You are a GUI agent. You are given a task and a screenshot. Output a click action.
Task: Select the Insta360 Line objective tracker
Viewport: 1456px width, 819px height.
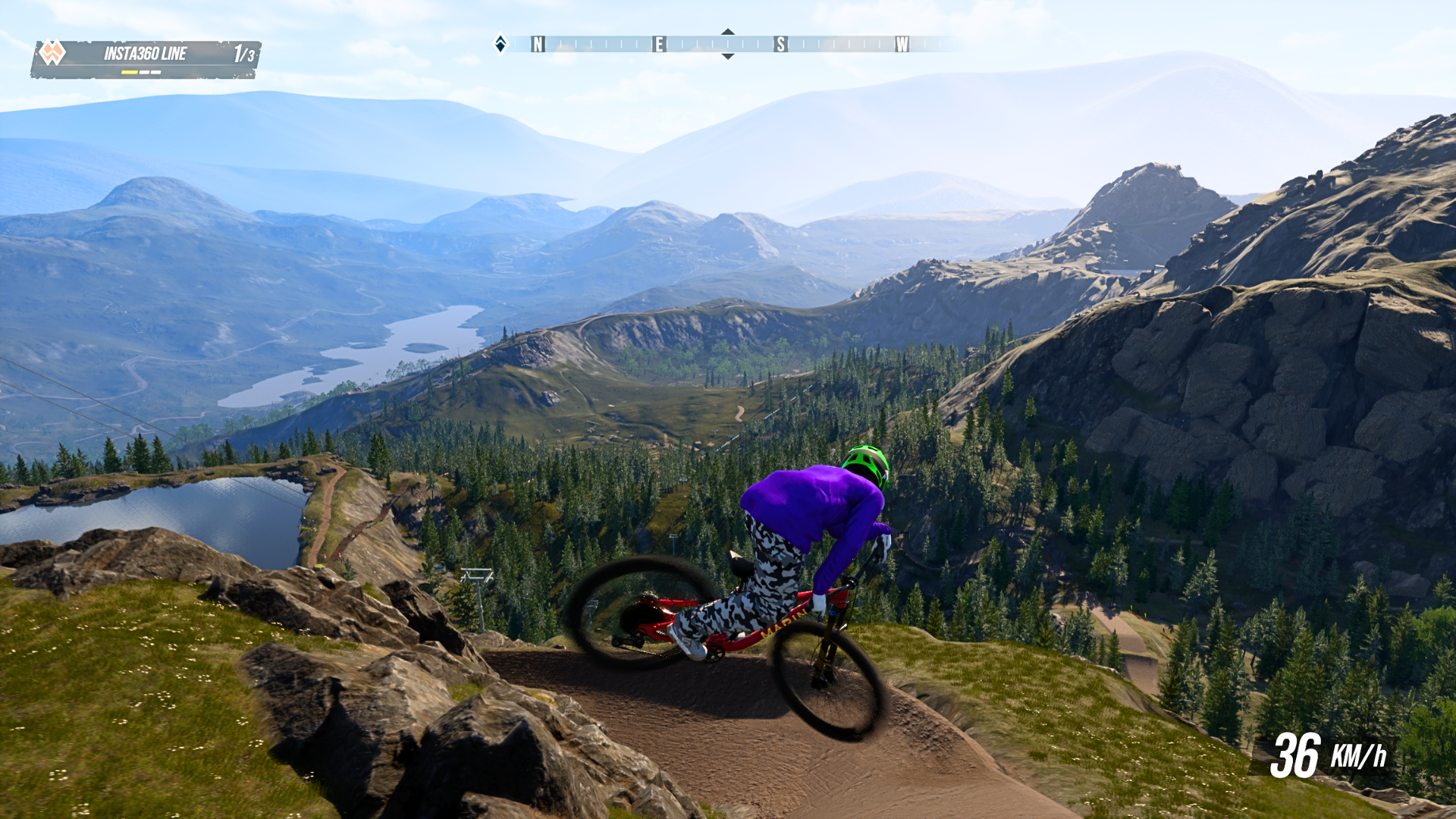point(146,58)
